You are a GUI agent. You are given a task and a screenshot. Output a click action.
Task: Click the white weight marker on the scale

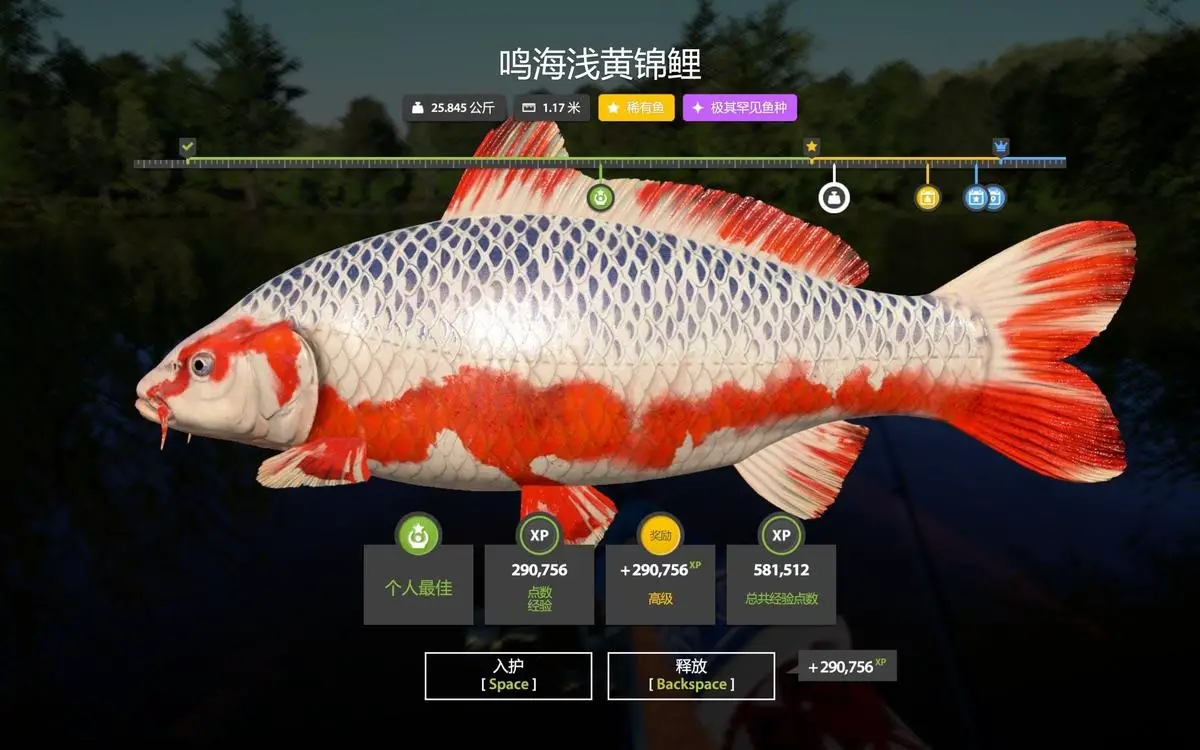click(834, 197)
